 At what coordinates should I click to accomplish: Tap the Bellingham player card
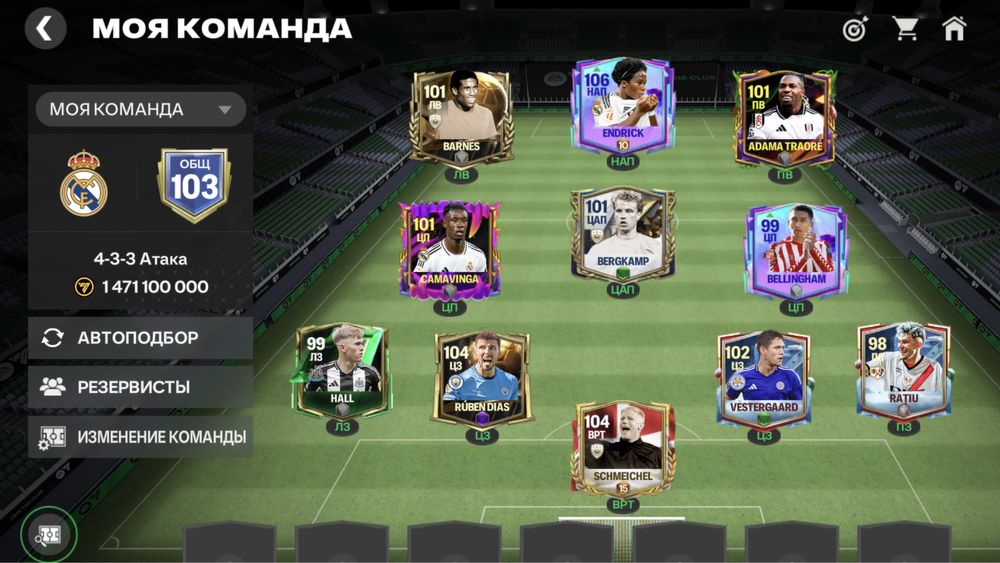click(796, 250)
